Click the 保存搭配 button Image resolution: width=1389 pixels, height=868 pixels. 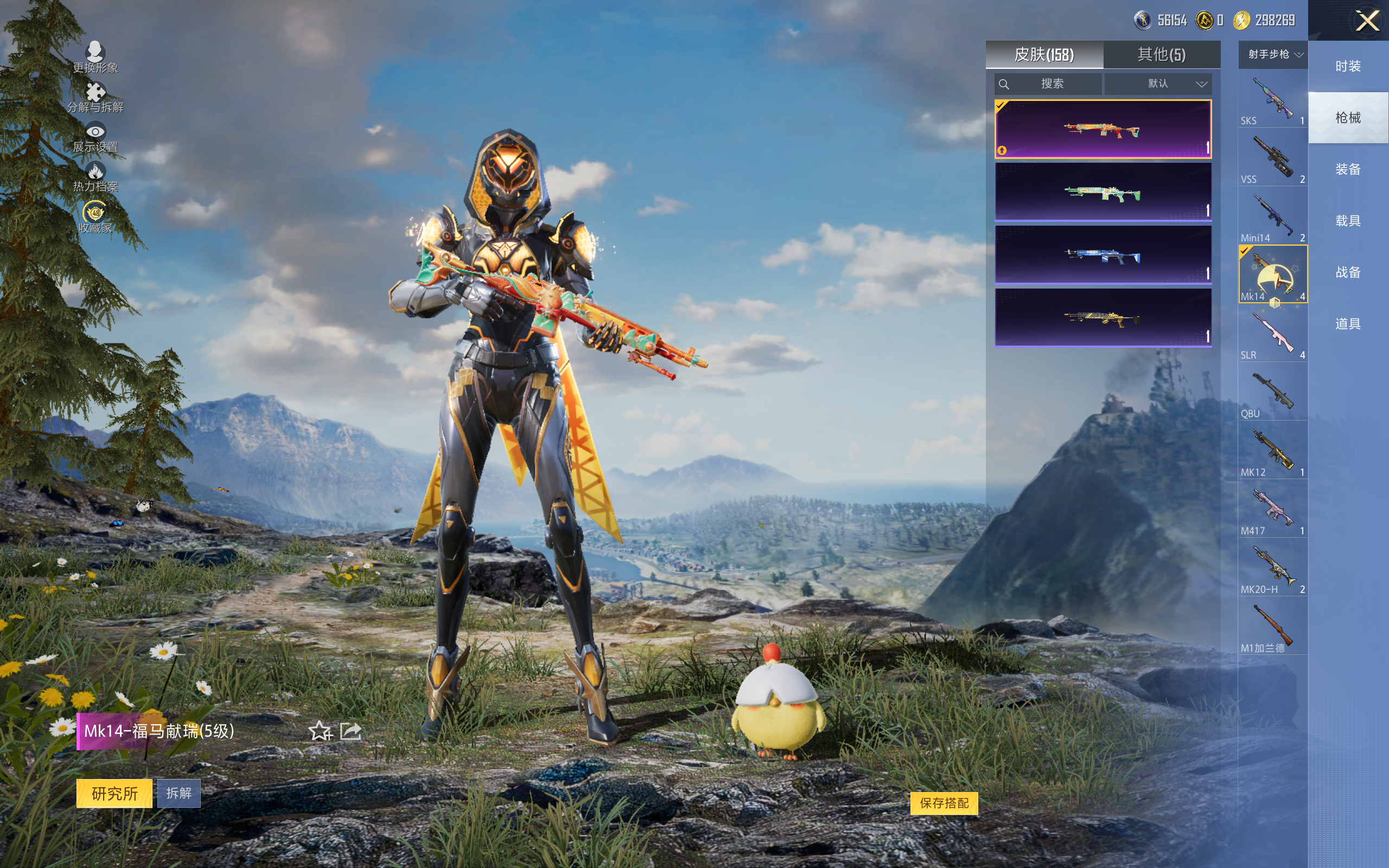pyautogui.click(x=944, y=802)
